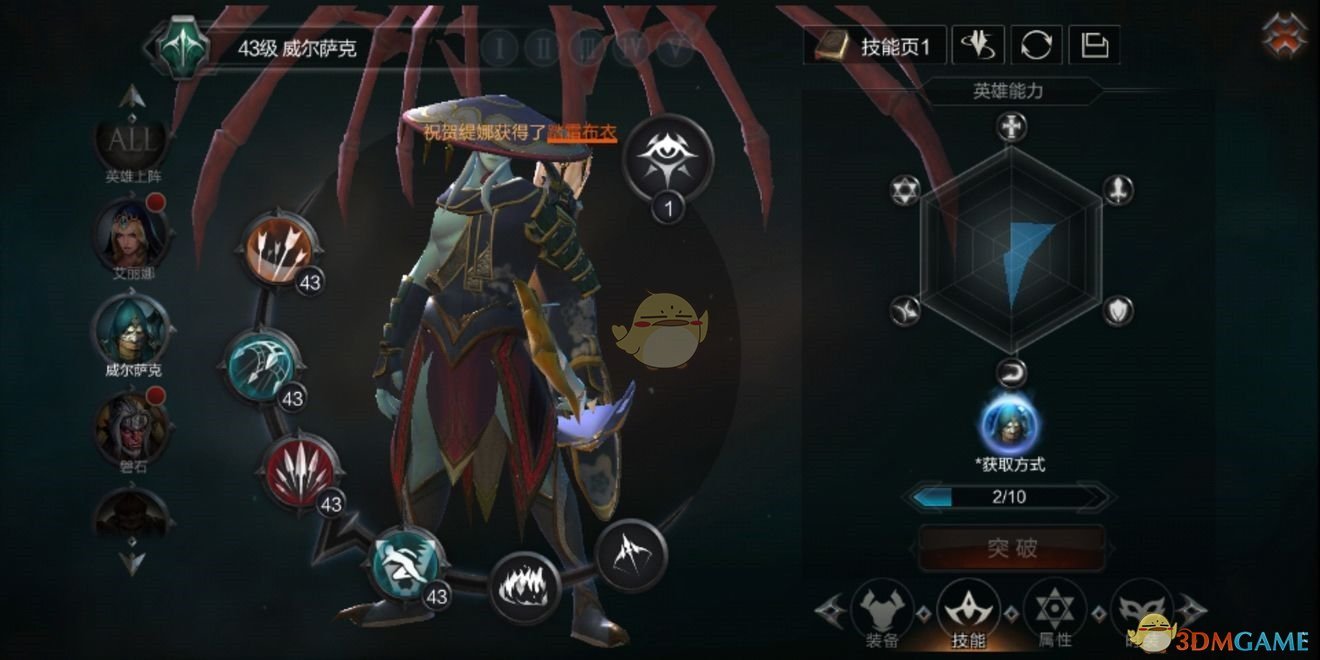Open the 技能页1 skill page selector
This screenshot has width=1320, height=660.
(877, 46)
